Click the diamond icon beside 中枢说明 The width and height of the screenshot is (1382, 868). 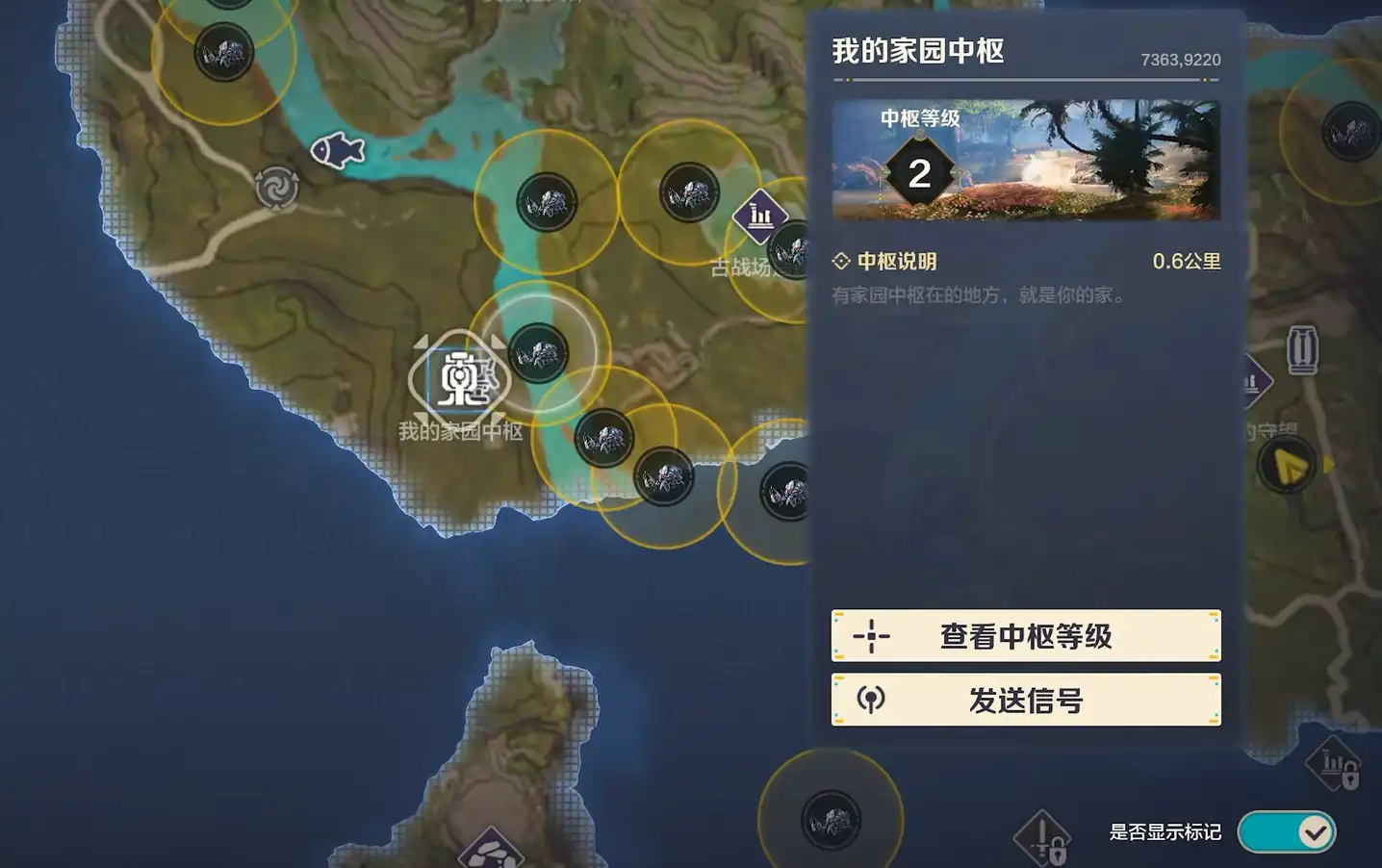[841, 261]
